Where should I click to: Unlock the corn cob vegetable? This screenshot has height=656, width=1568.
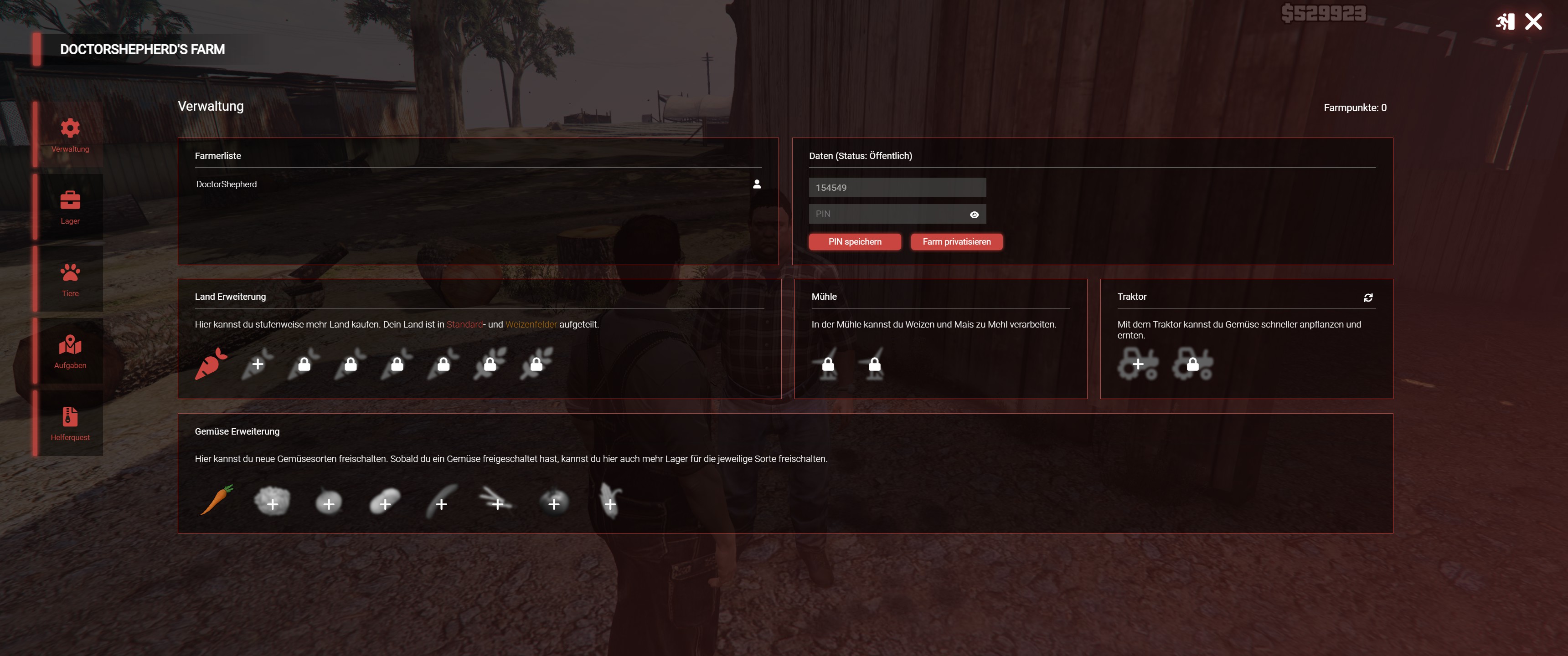pos(610,503)
